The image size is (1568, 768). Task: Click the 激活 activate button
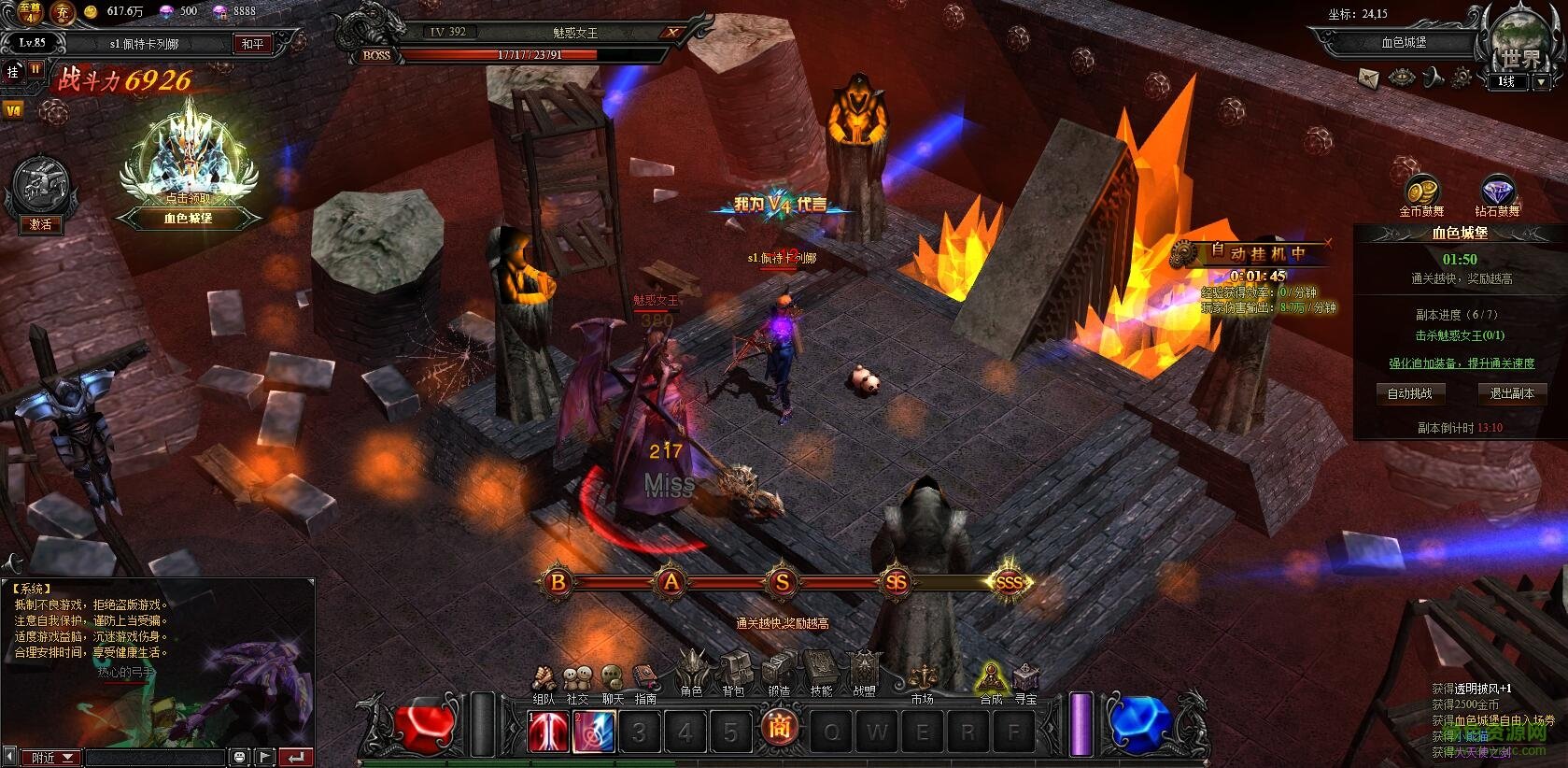pyautogui.click(x=40, y=224)
